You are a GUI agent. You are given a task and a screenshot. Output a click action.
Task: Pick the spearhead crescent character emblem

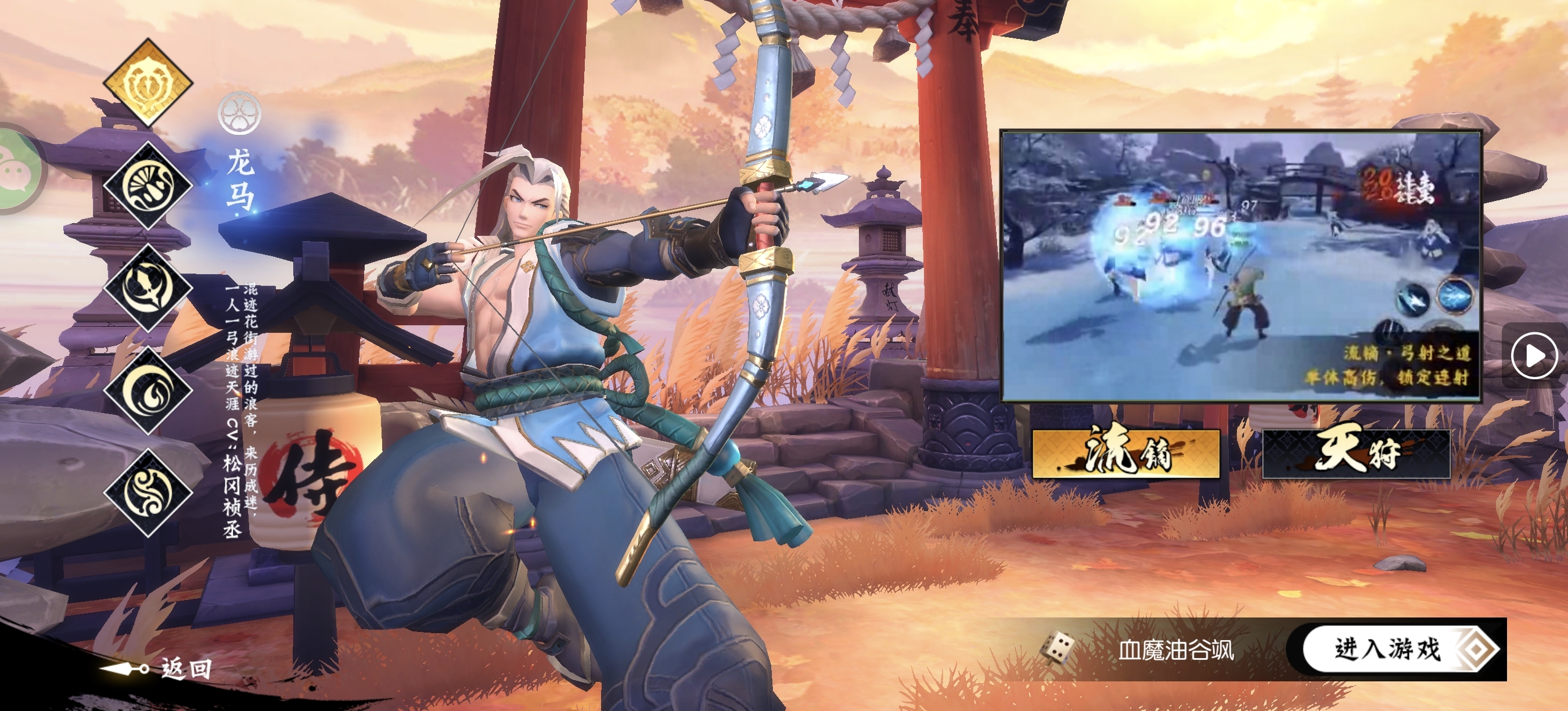[148, 288]
